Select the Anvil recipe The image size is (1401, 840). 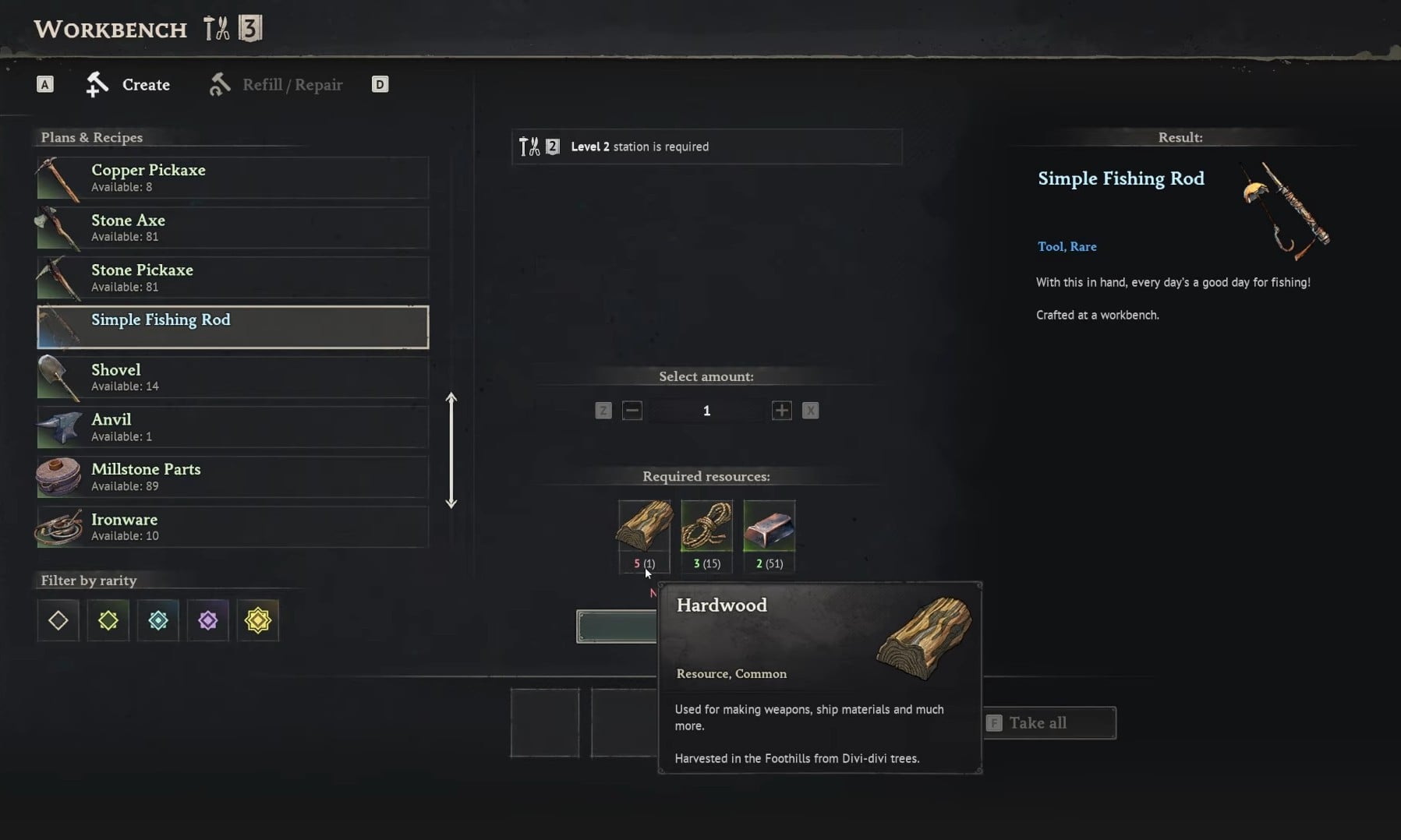coord(232,427)
